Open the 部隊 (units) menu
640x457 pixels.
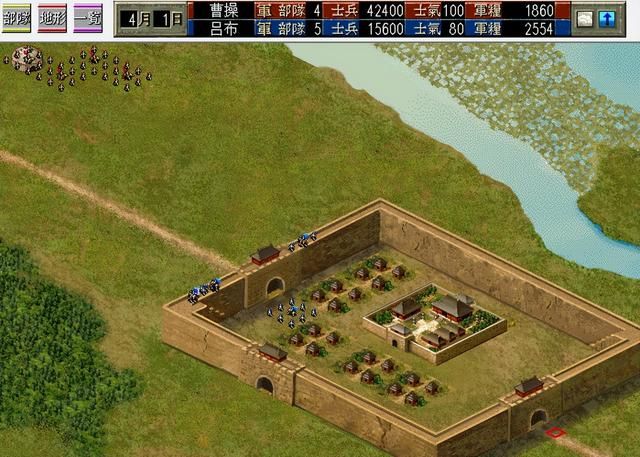[17, 18]
